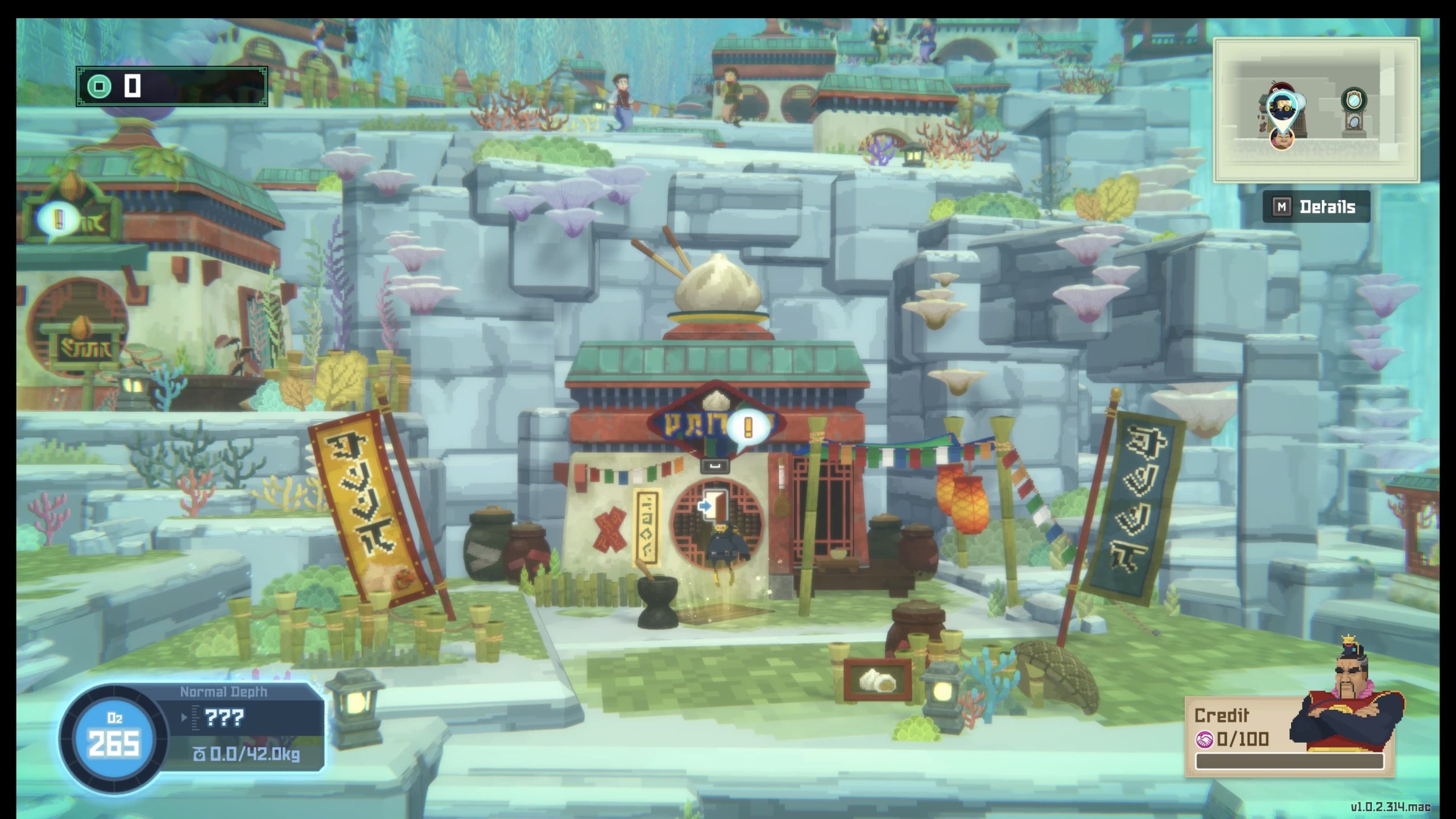1456x819 pixels.
Task: Open the minimap in the corner
Action: tap(1316, 110)
